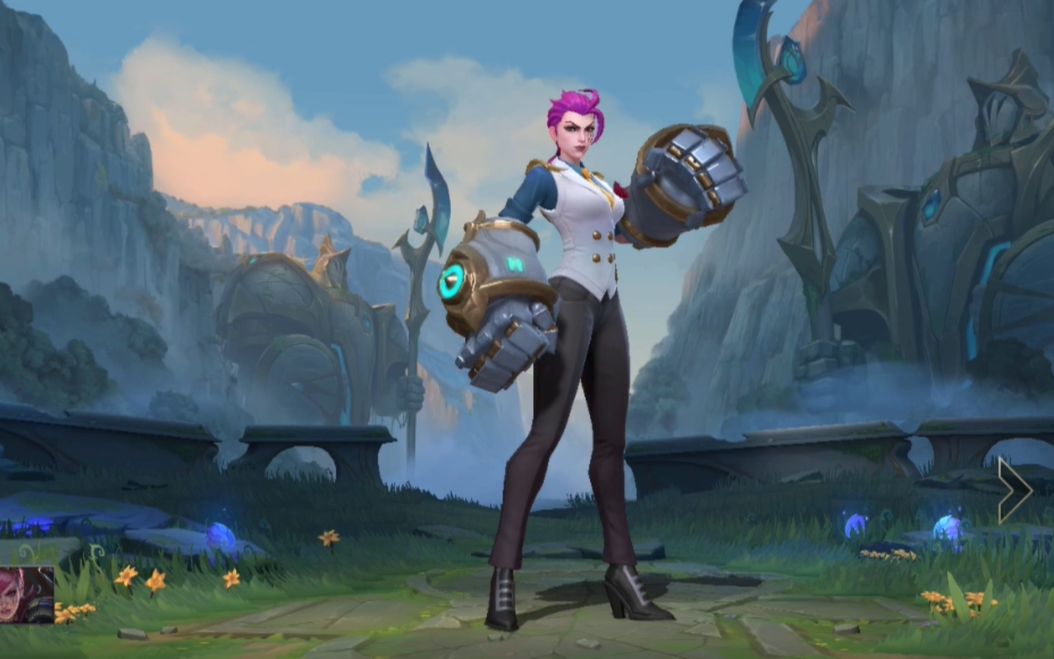Click the next skin arrow

pyautogui.click(x=1014, y=490)
